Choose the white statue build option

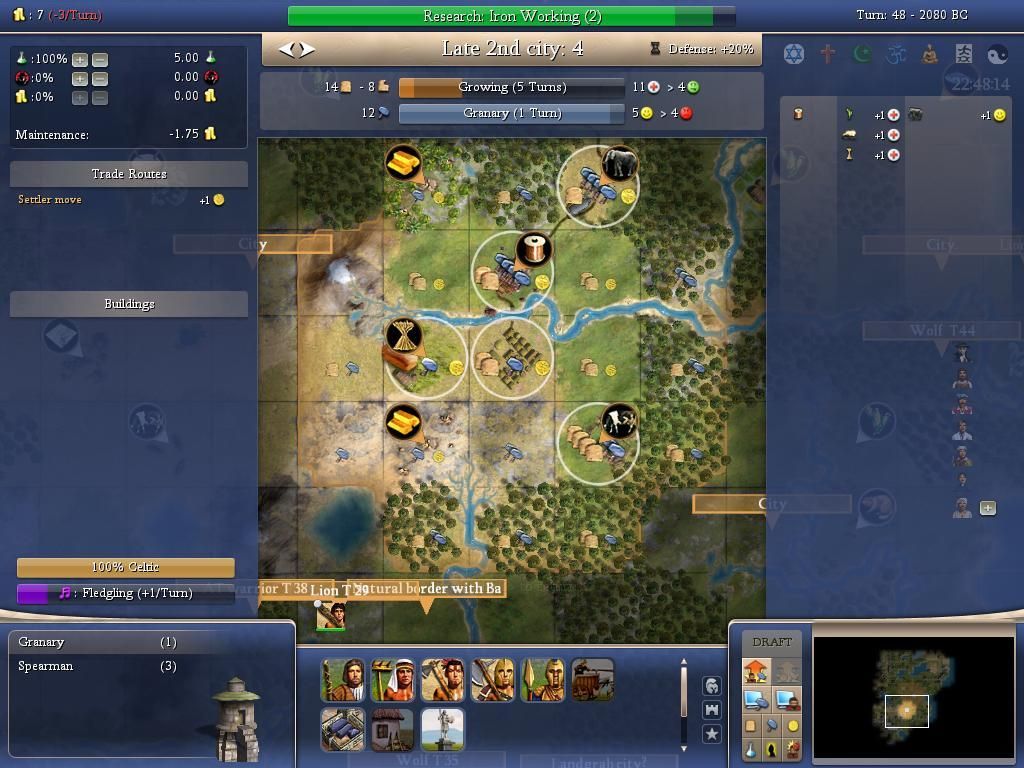(x=442, y=730)
